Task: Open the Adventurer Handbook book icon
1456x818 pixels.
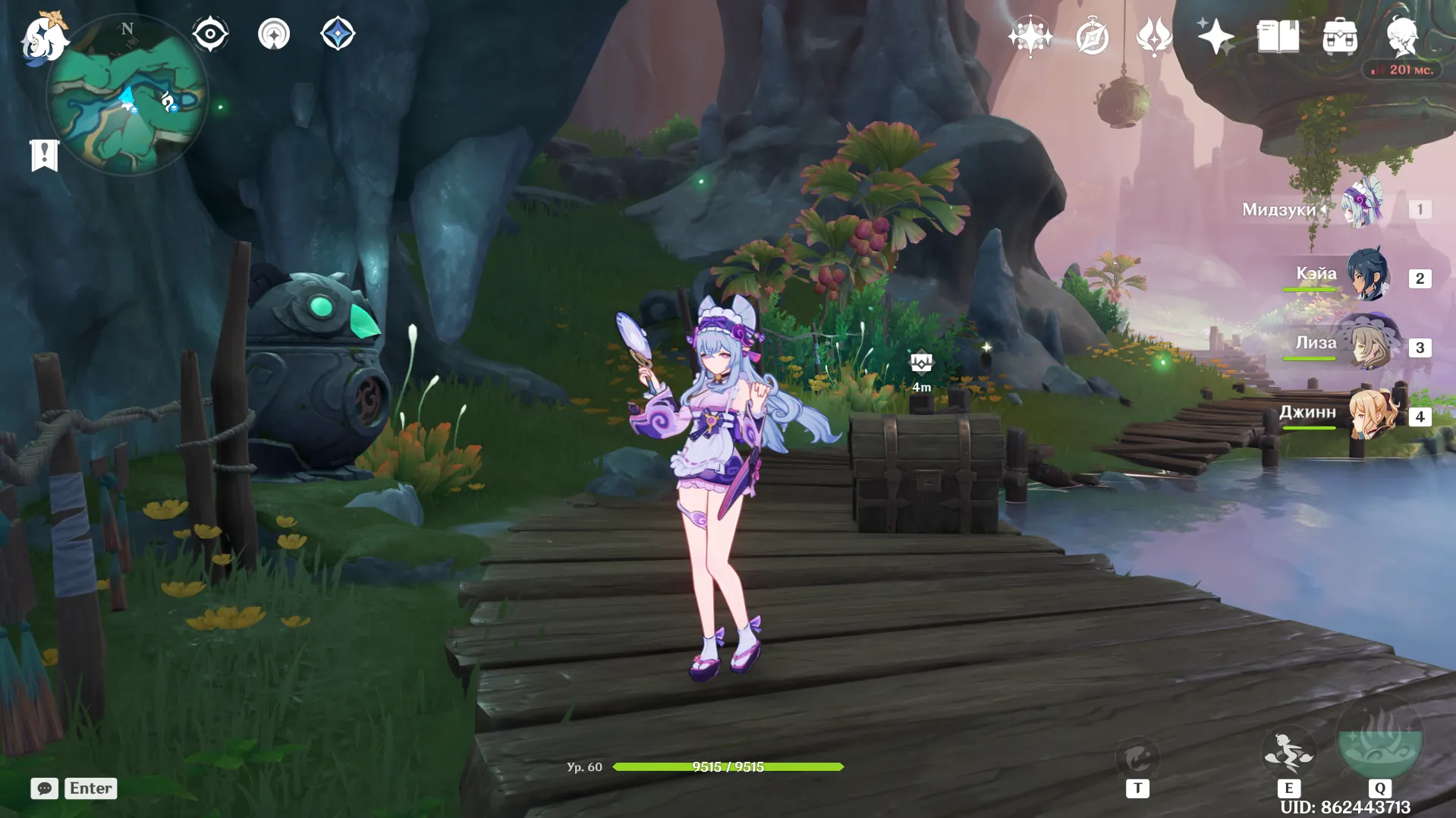Action: click(1278, 36)
